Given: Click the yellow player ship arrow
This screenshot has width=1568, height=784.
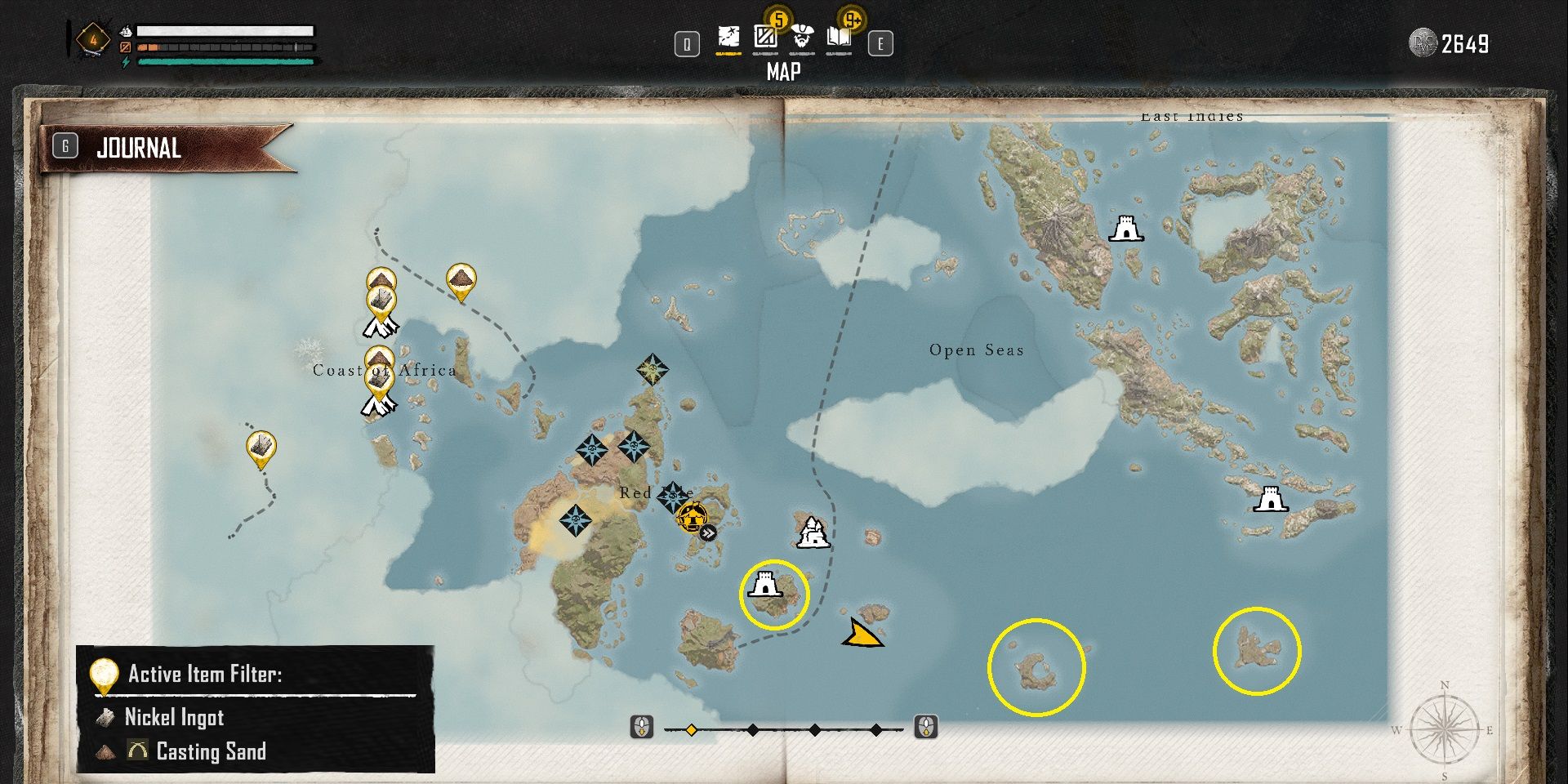Looking at the screenshot, I should (x=861, y=634).
